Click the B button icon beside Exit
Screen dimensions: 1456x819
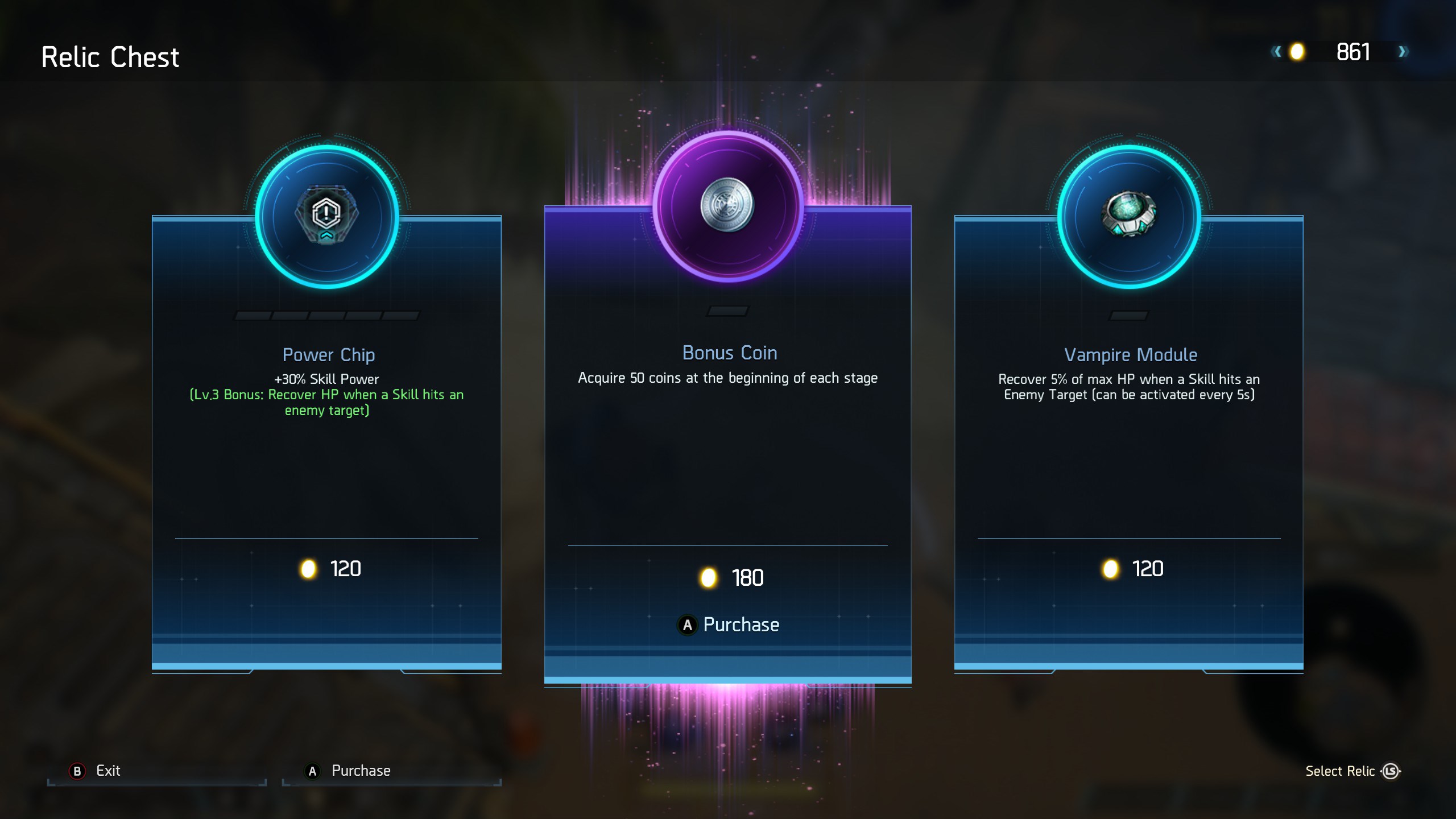click(x=78, y=771)
